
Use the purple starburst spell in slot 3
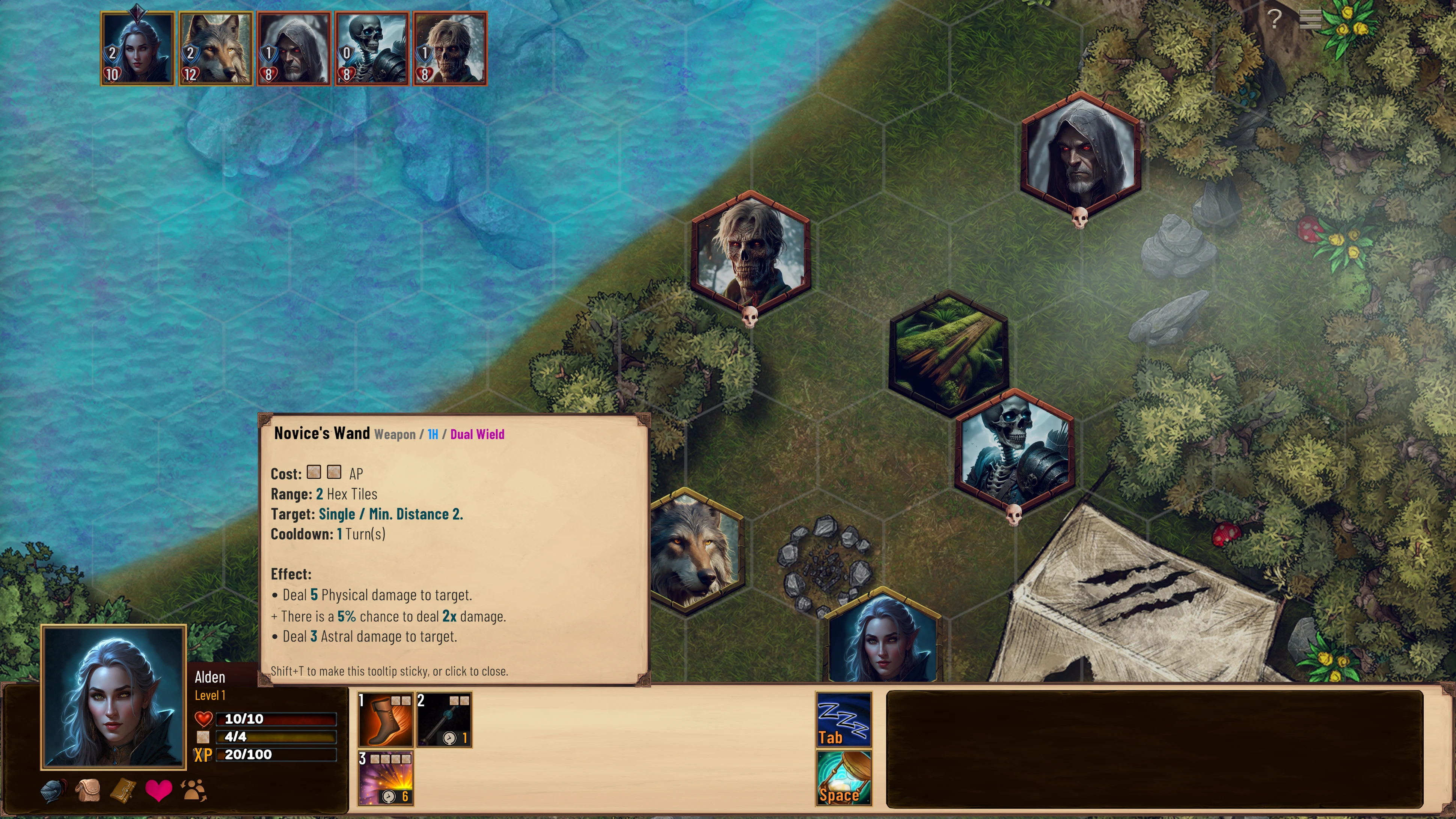pyautogui.click(x=386, y=778)
